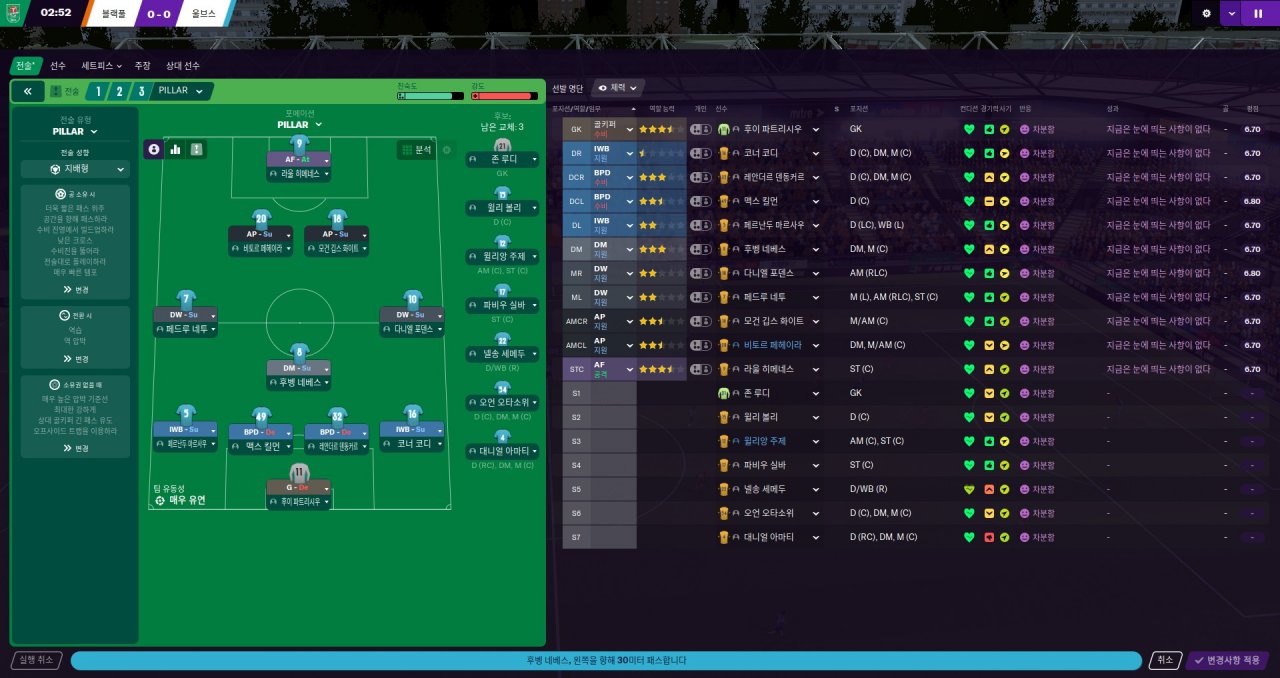
Task: Apply changes with 변경사항 적용 button
Action: (1227, 660)
